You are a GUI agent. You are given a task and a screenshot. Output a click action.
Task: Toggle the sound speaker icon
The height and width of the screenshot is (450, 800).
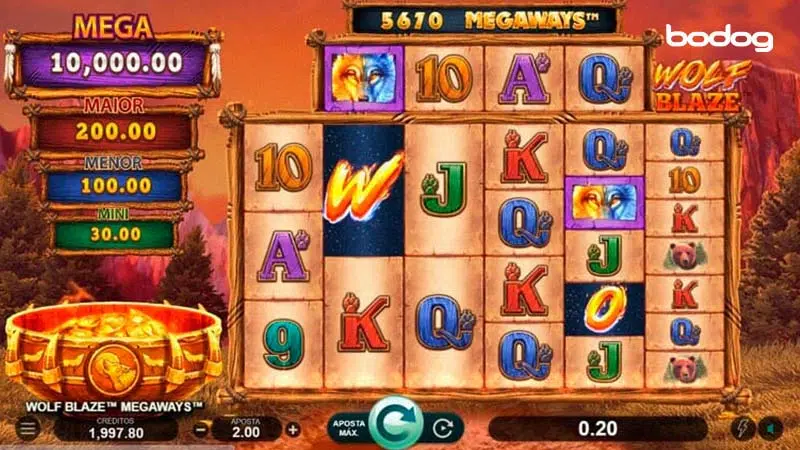click(x=772, y=429)
